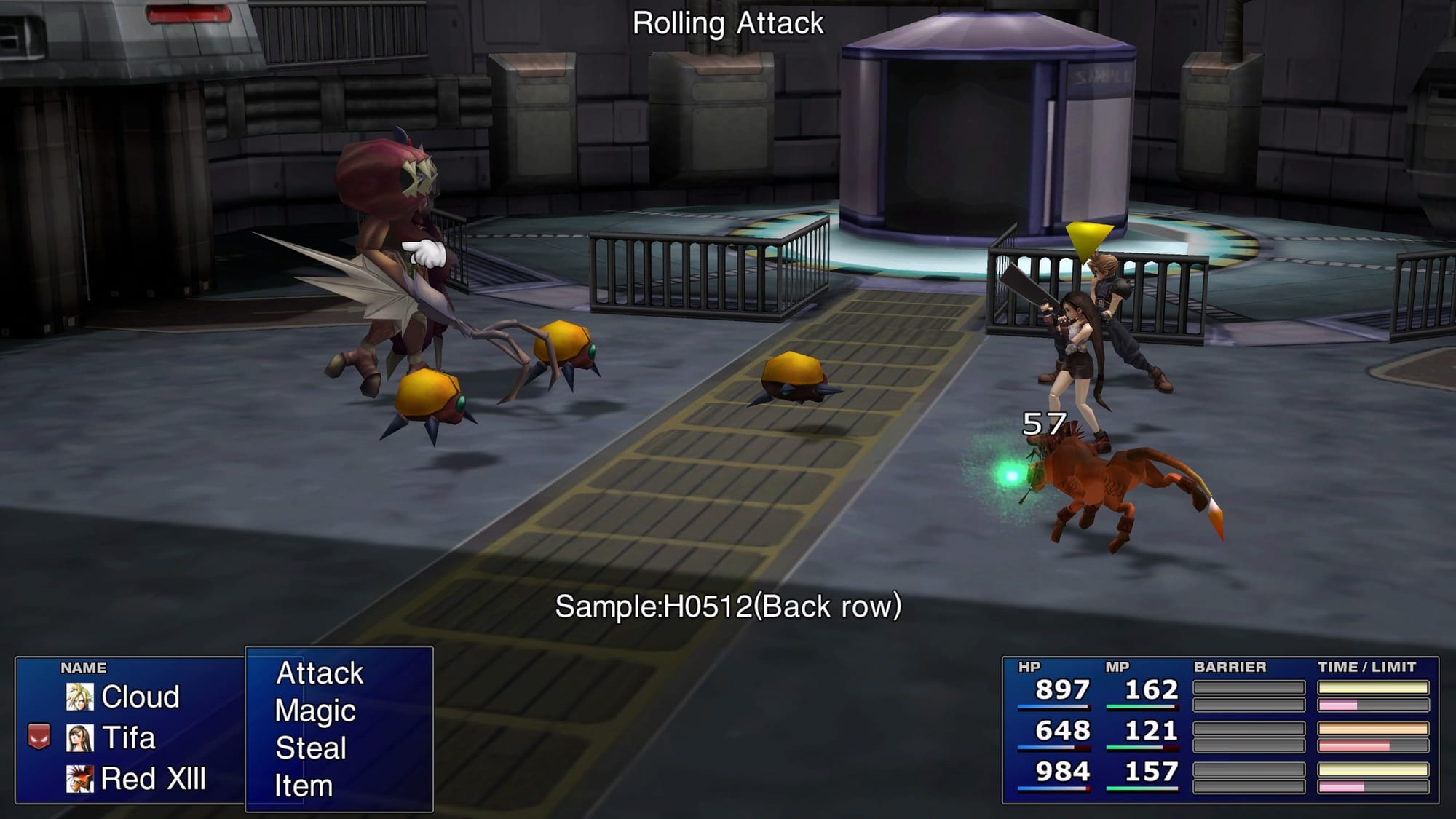This screenshot has height=819, width=1456.
Task: Select the Steal command
Action: coord(311,748)
